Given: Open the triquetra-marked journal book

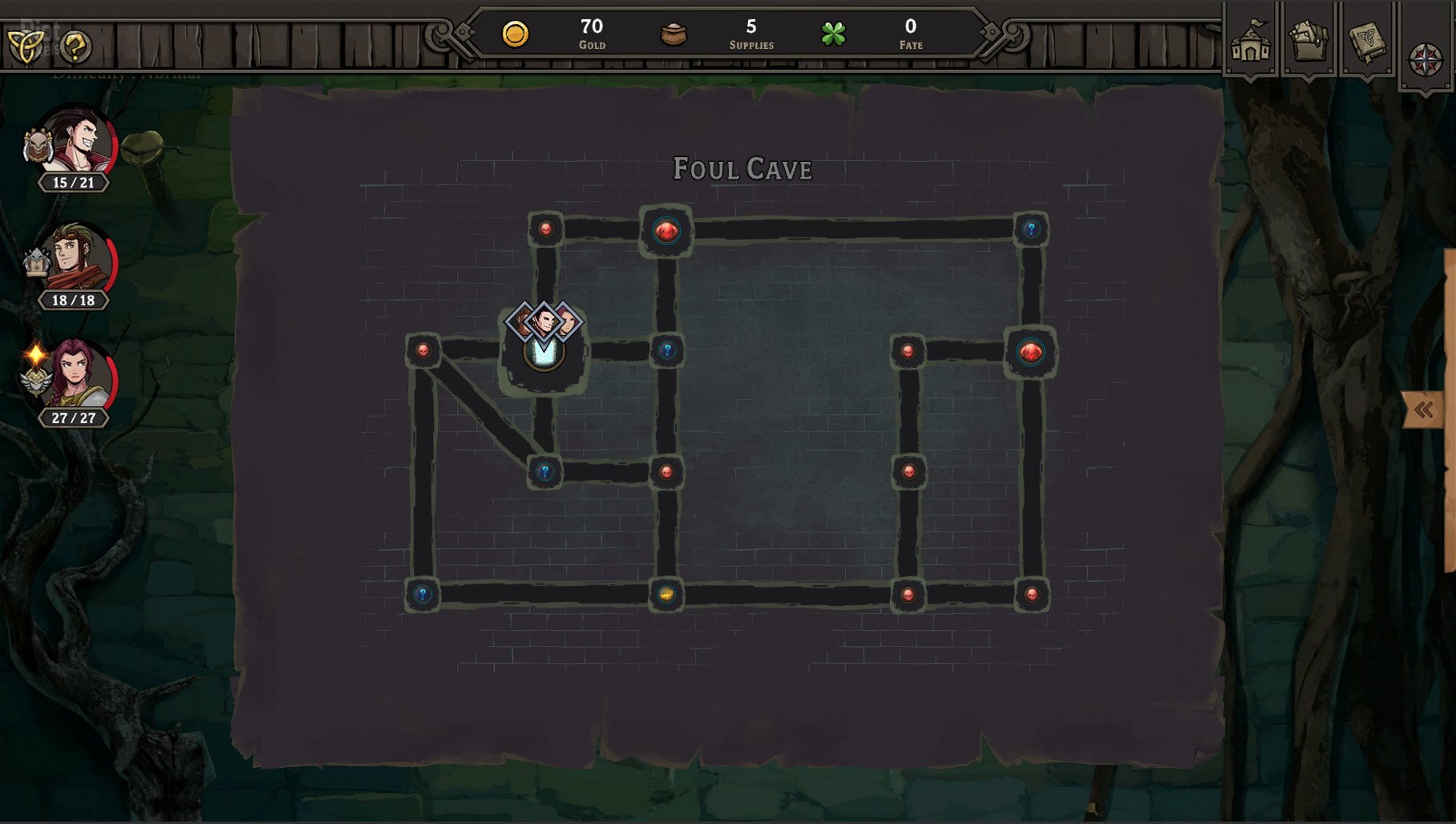Looking at the screenshot, I should click(x=1367, y=42).
